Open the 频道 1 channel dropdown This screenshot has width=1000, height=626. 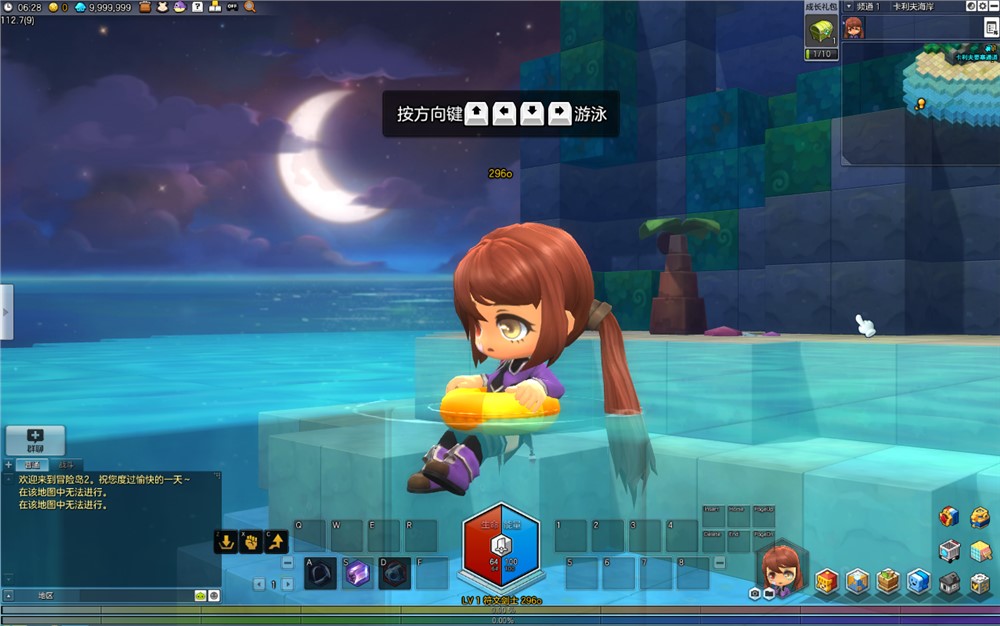point(849,6)
